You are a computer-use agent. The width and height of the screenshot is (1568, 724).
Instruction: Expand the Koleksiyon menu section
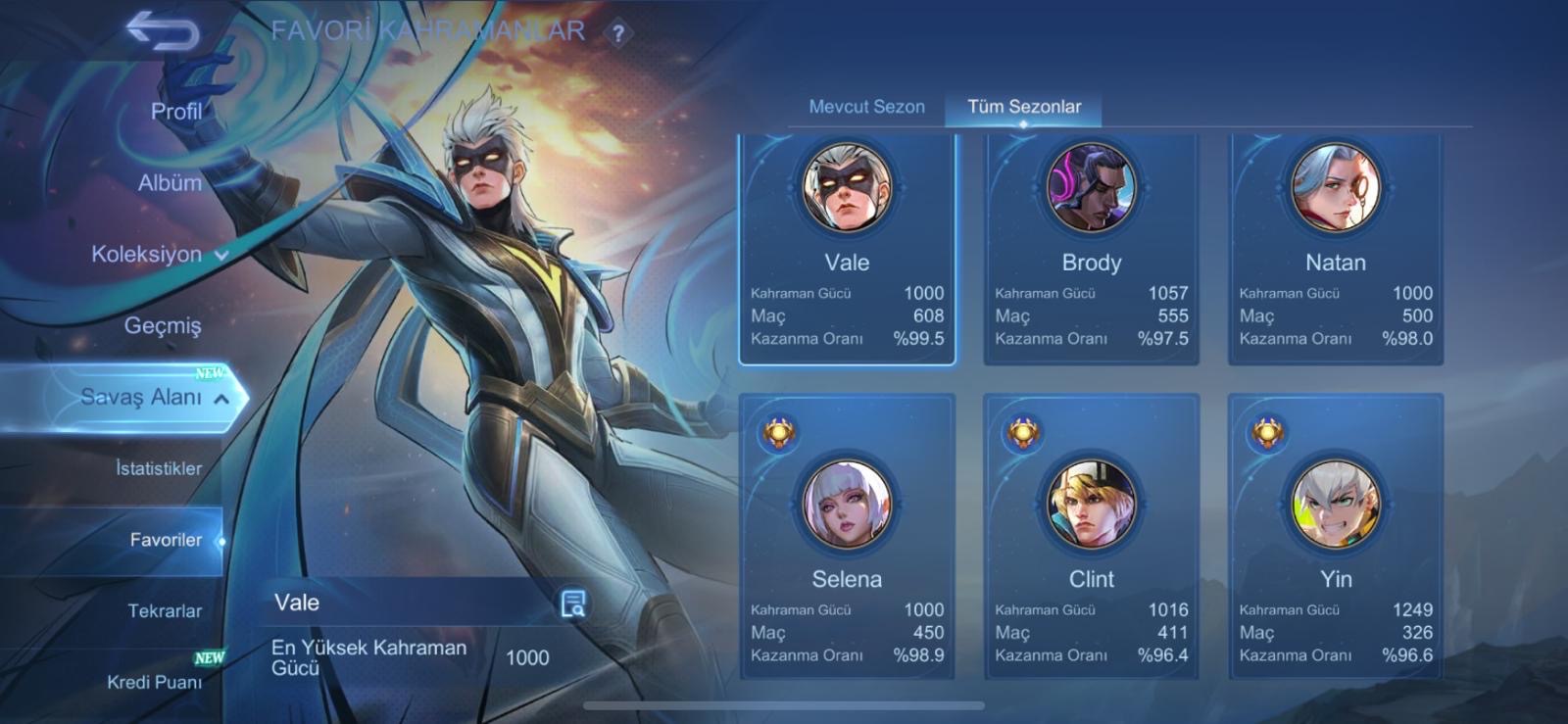point(159,255)
